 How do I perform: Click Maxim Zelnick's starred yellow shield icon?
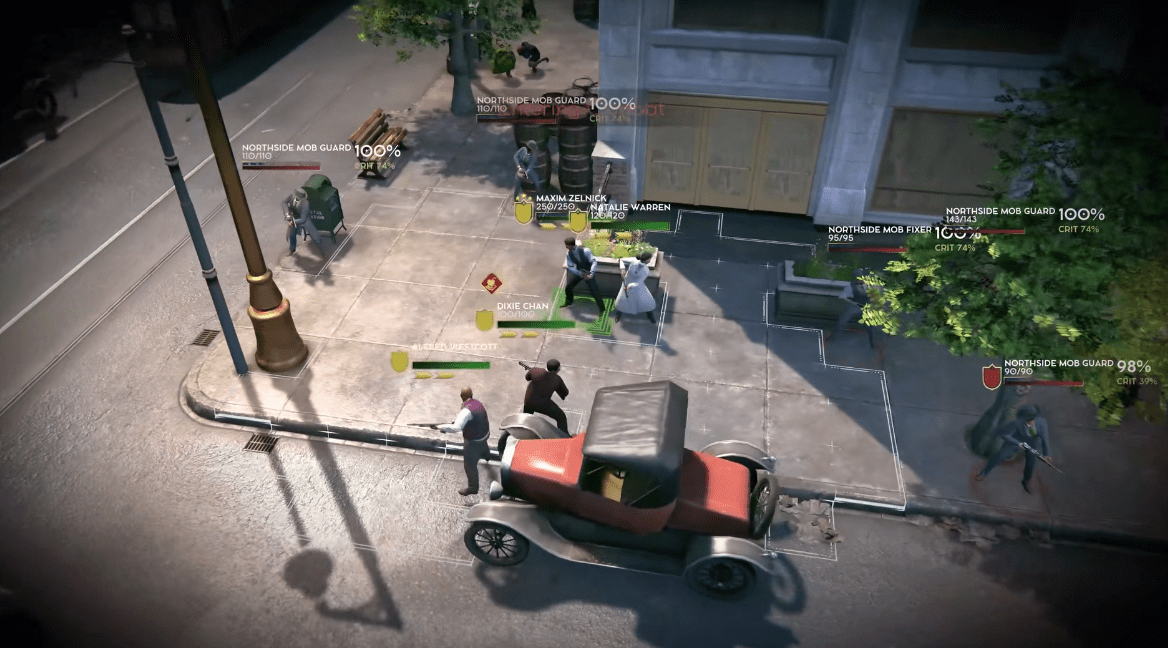(523, 211)
